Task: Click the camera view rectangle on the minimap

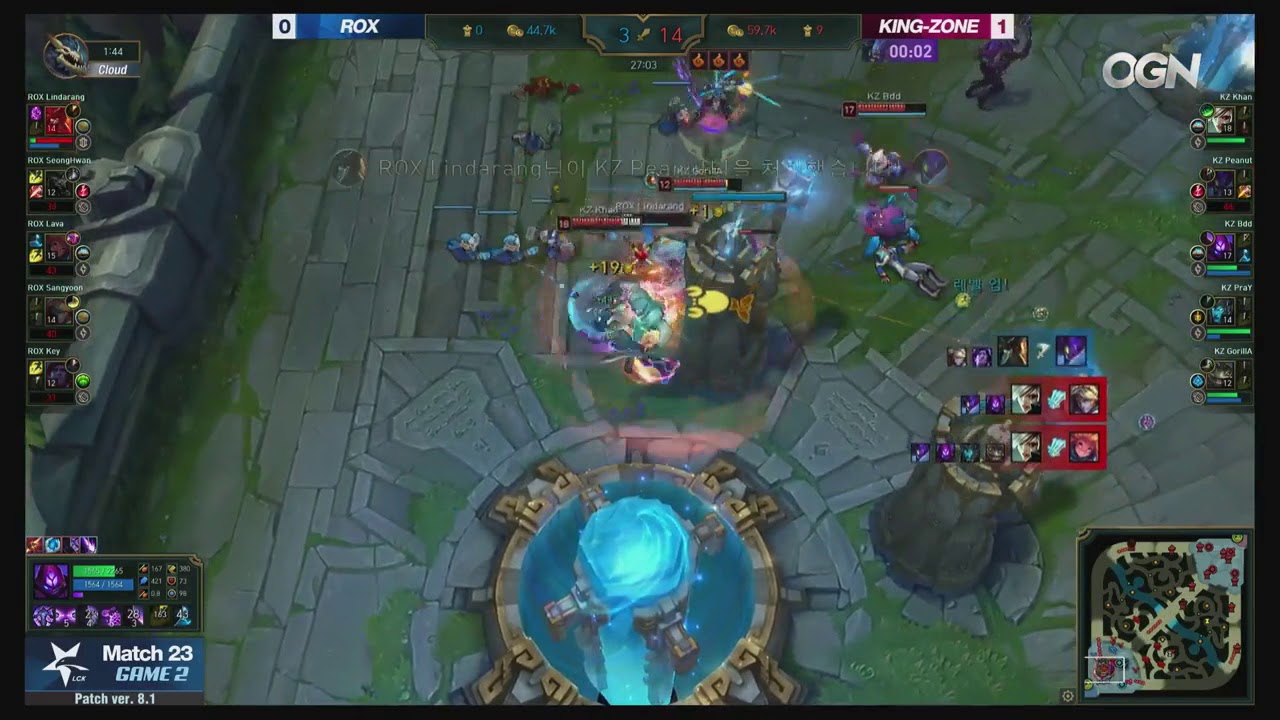Action: click(x=1104, y=668)
